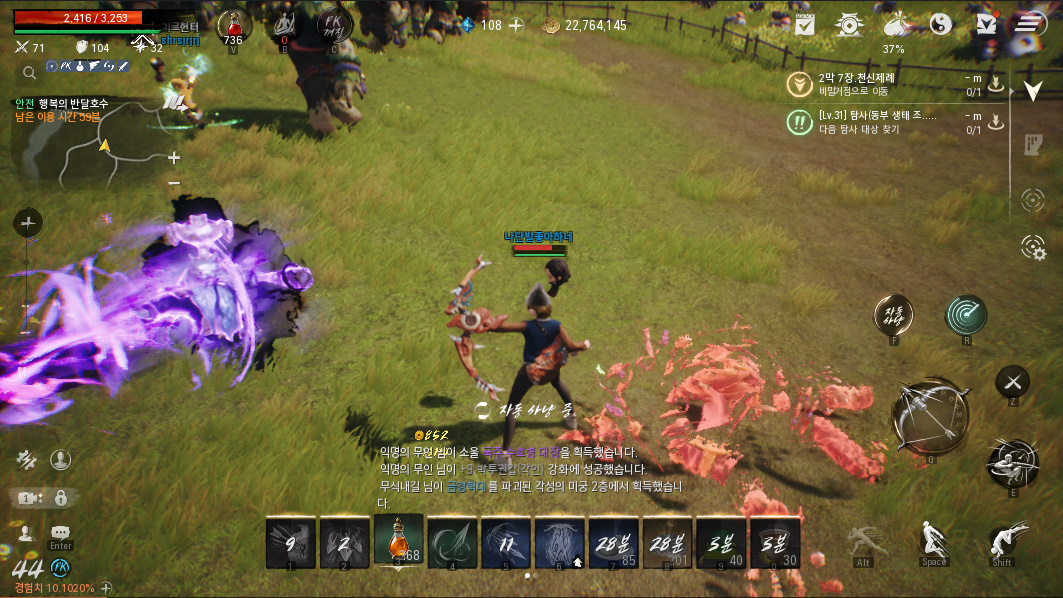Open the checklist calendar icon

click(804, 25)
